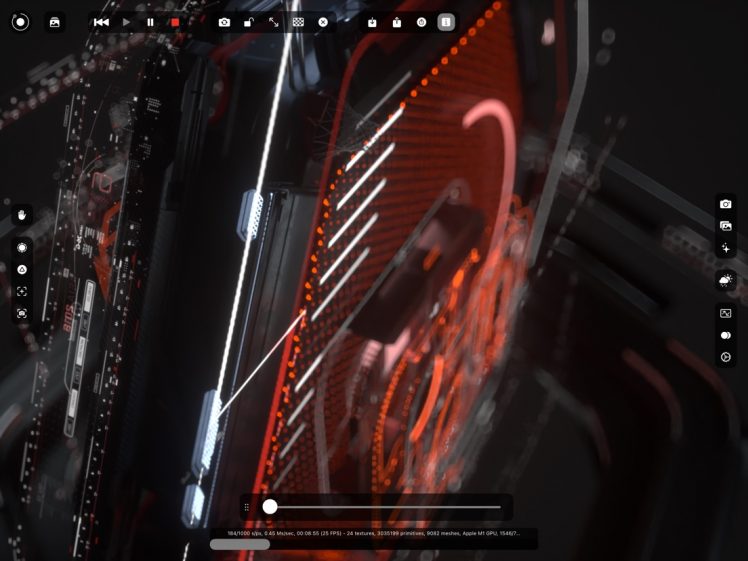Click the circled X icon in top toolbar
This screenshot has width=748, height=561.
pos(323,22)
